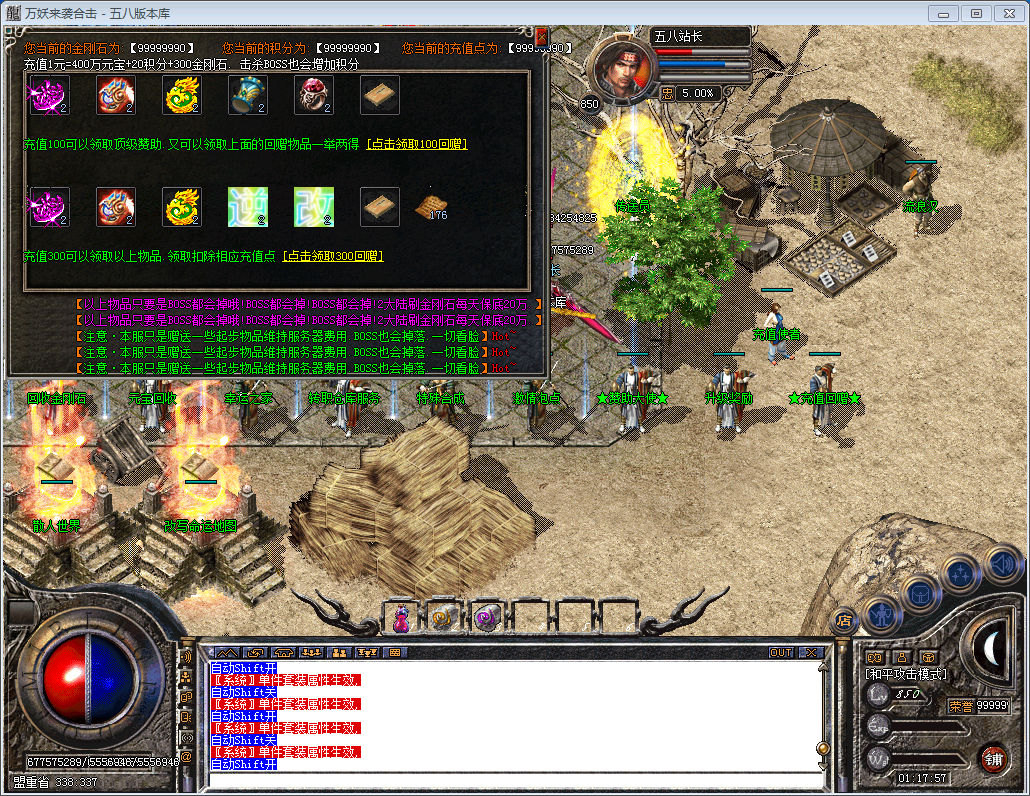Image resolution: width=1030 pixels, height=796 pixels.
Task: Toggle the sound speaker round button
Action: tap(1001, 565)
